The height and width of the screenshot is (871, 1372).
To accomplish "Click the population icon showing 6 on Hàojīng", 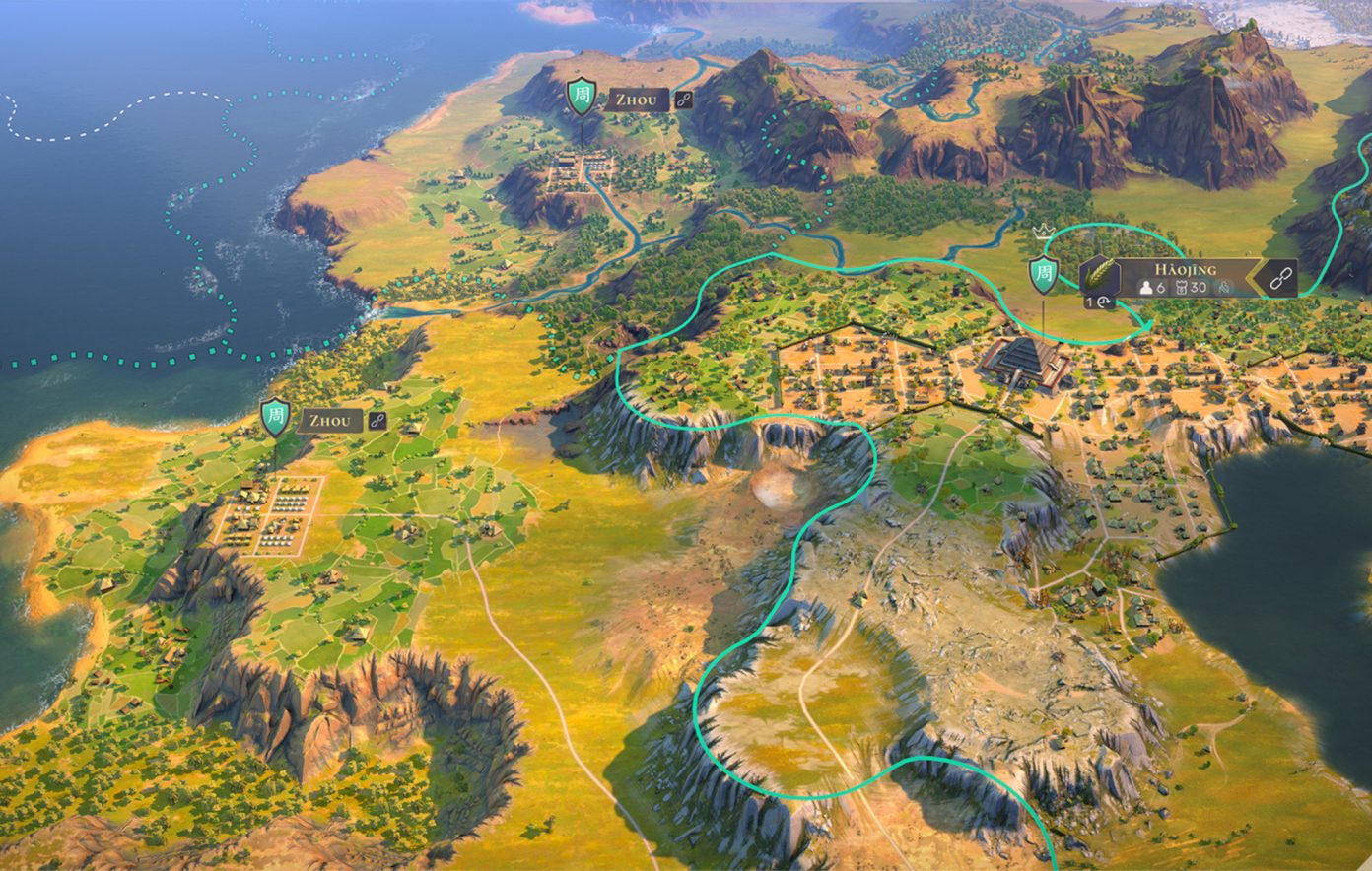I will tap(1146, 287).
